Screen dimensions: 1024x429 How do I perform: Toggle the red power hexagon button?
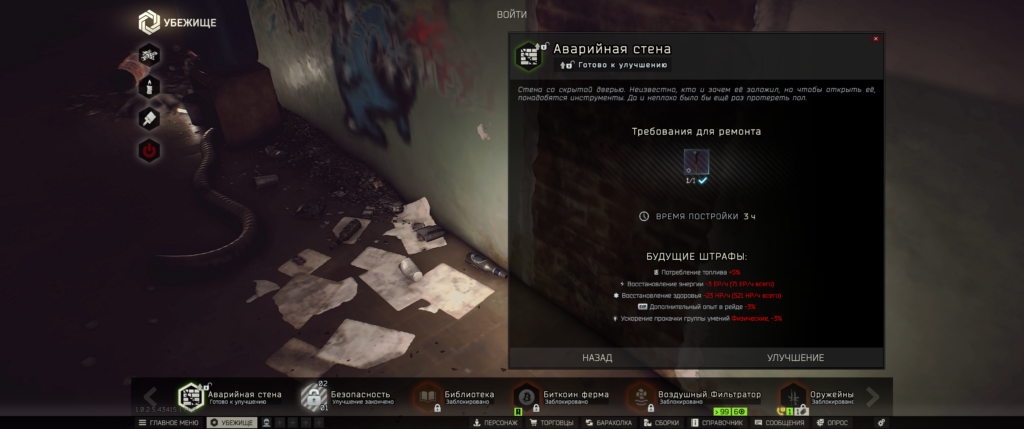tap(149, 151)
